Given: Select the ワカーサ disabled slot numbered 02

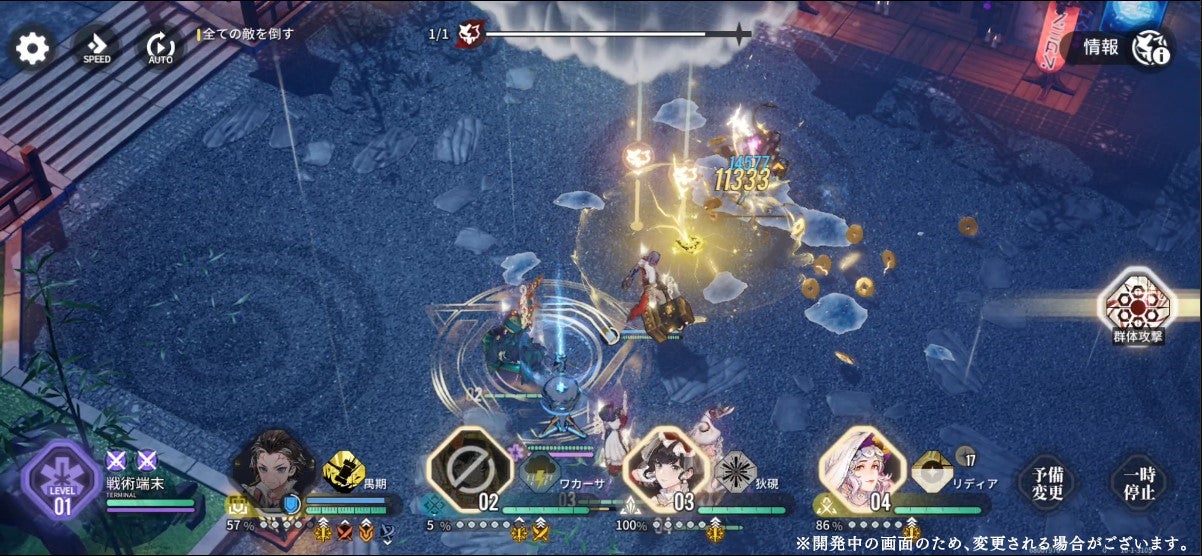Looking at the screenshot, I should (469, 470).
